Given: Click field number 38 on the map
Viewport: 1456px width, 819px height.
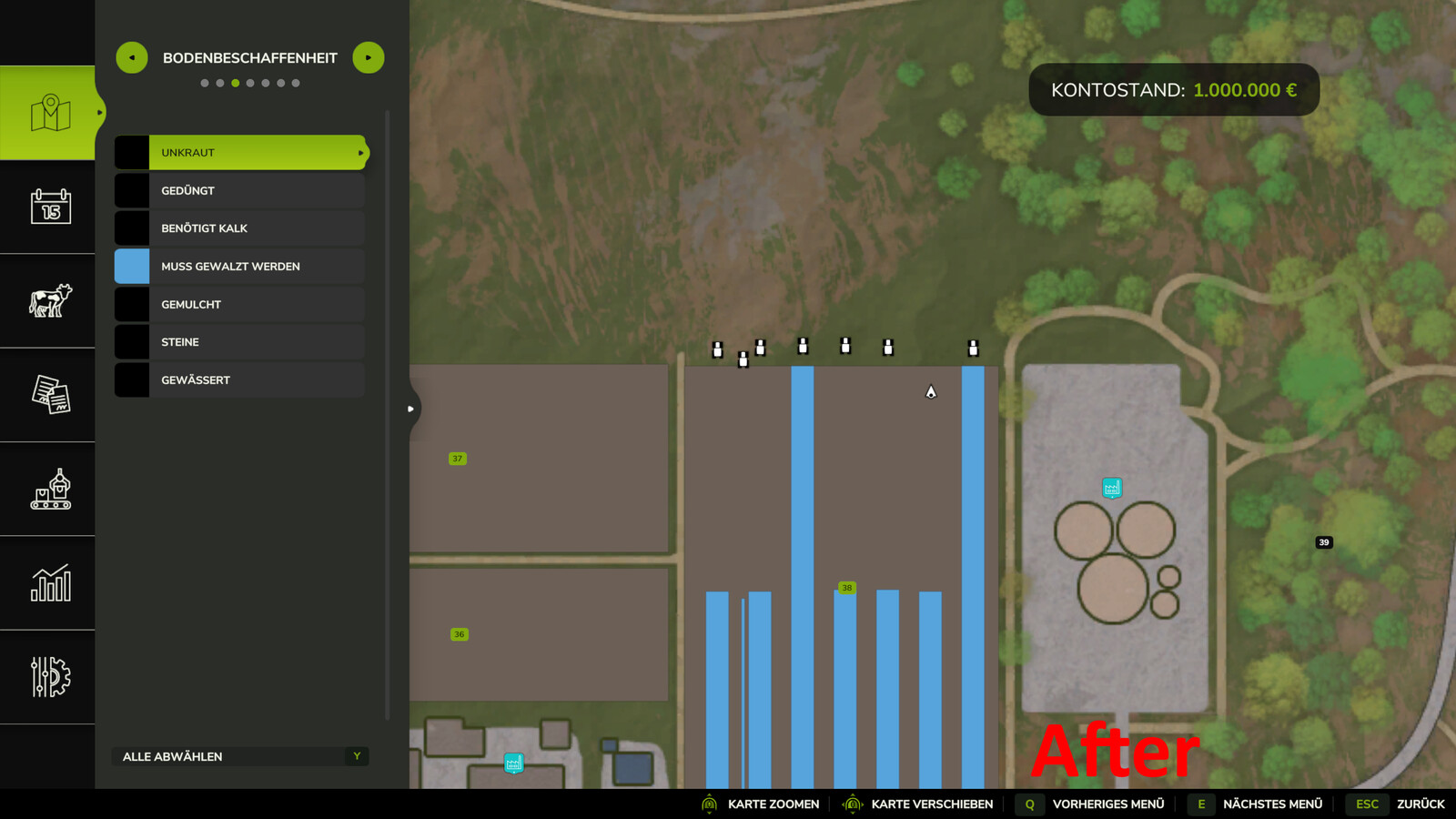Looking at the screenshot, I should pos(845,589).
